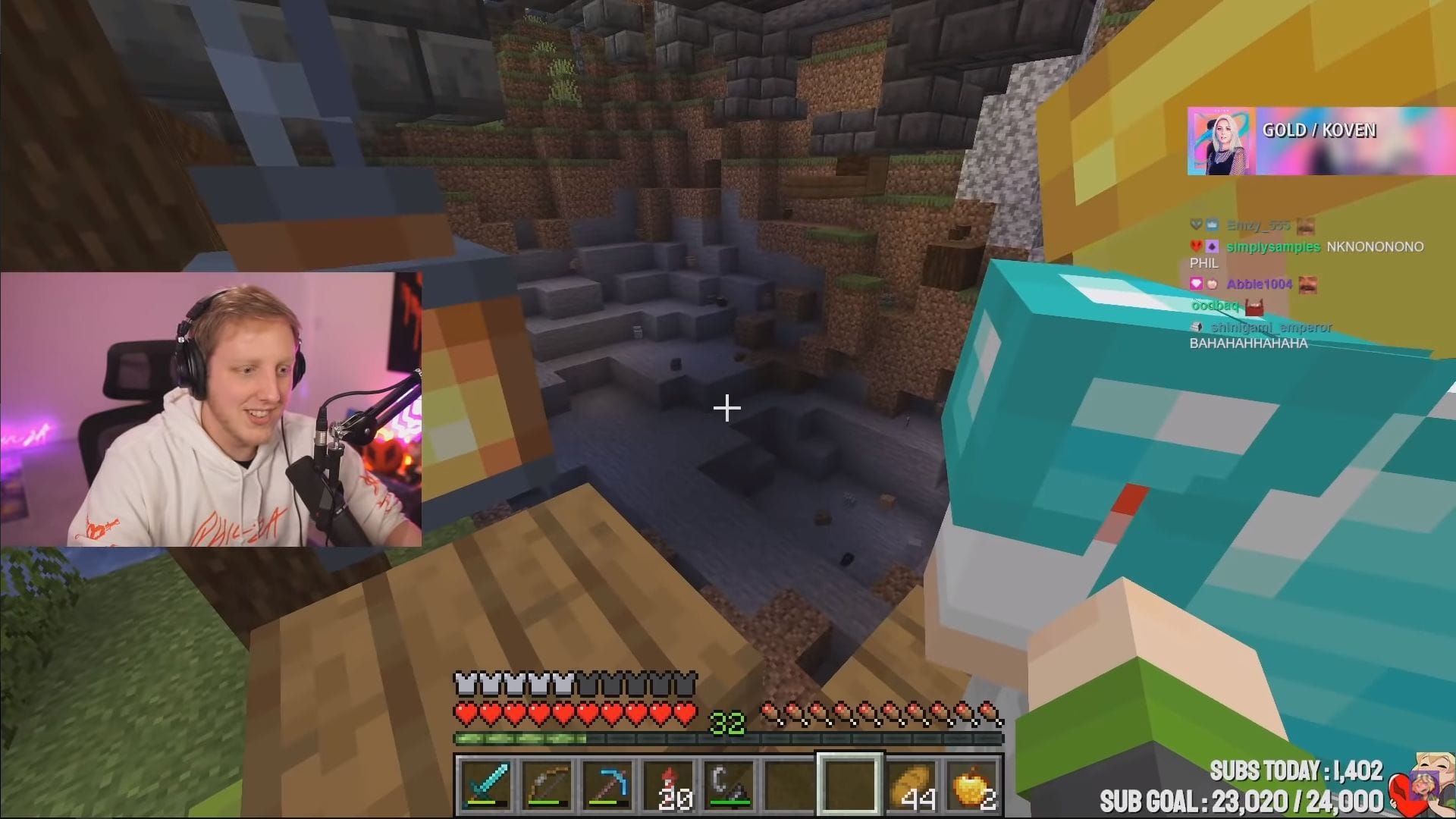Click the heart badge next to simplysamples

pos(1197,246)
